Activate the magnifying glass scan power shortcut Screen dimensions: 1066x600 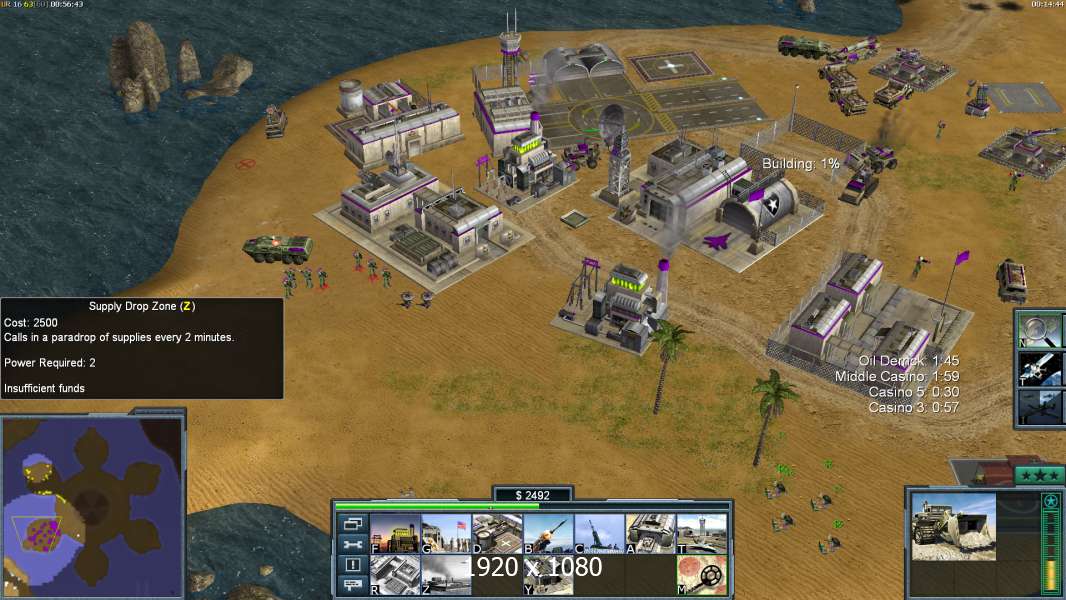tap(1040, 329)
